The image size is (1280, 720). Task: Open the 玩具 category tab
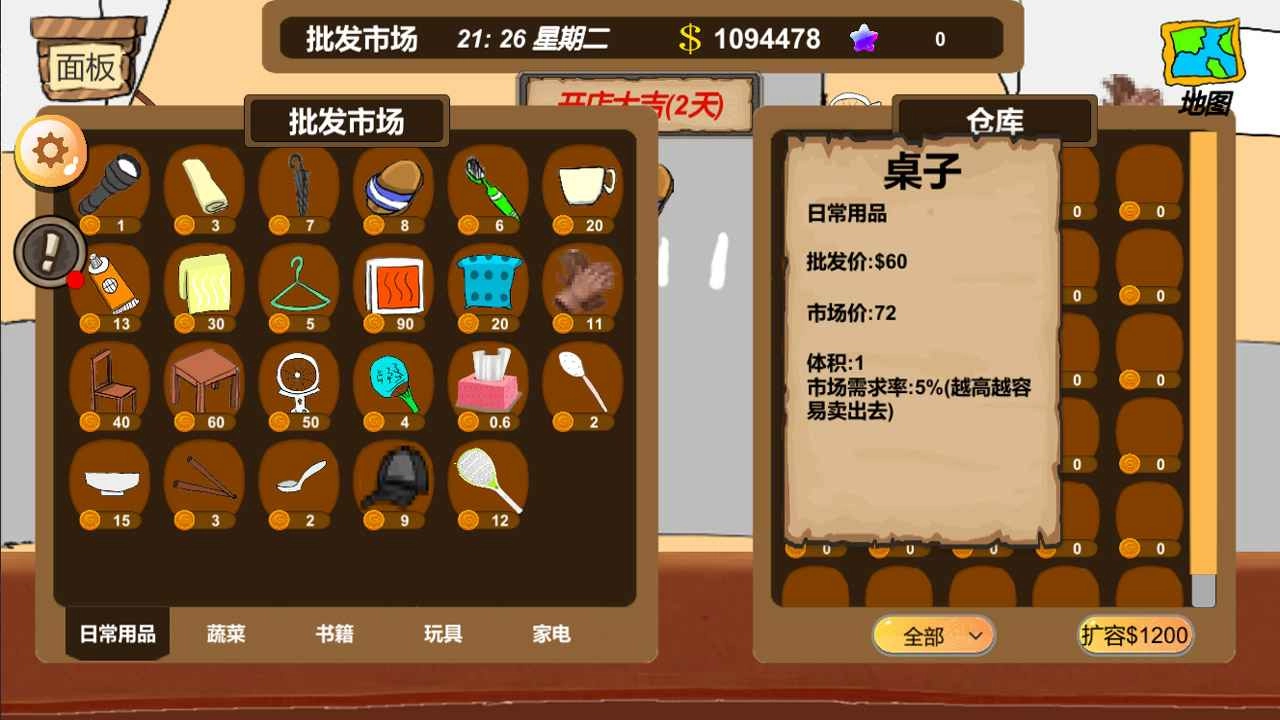[x=443, y=634]
